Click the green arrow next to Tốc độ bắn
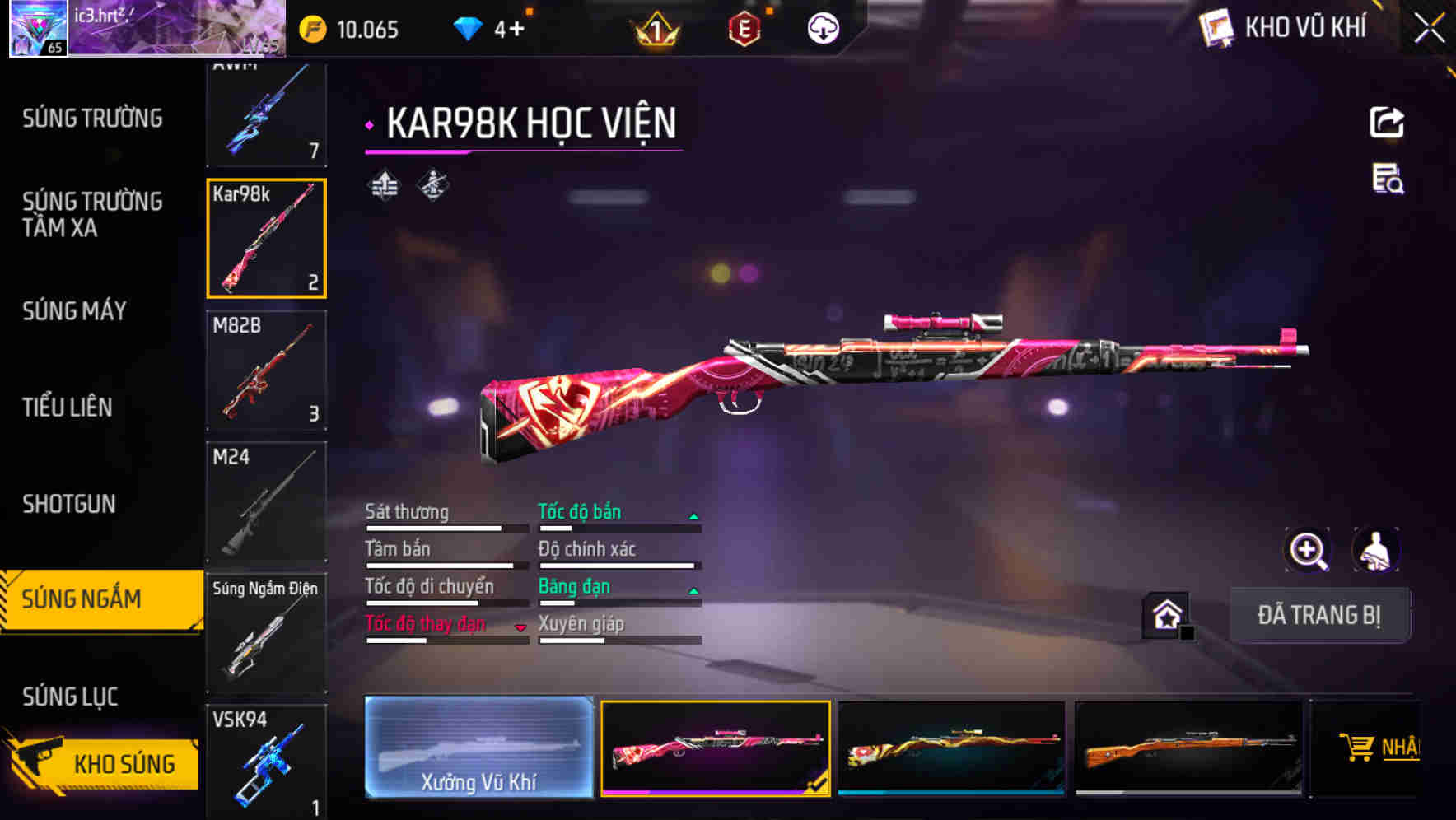 [x=694, y=515]
